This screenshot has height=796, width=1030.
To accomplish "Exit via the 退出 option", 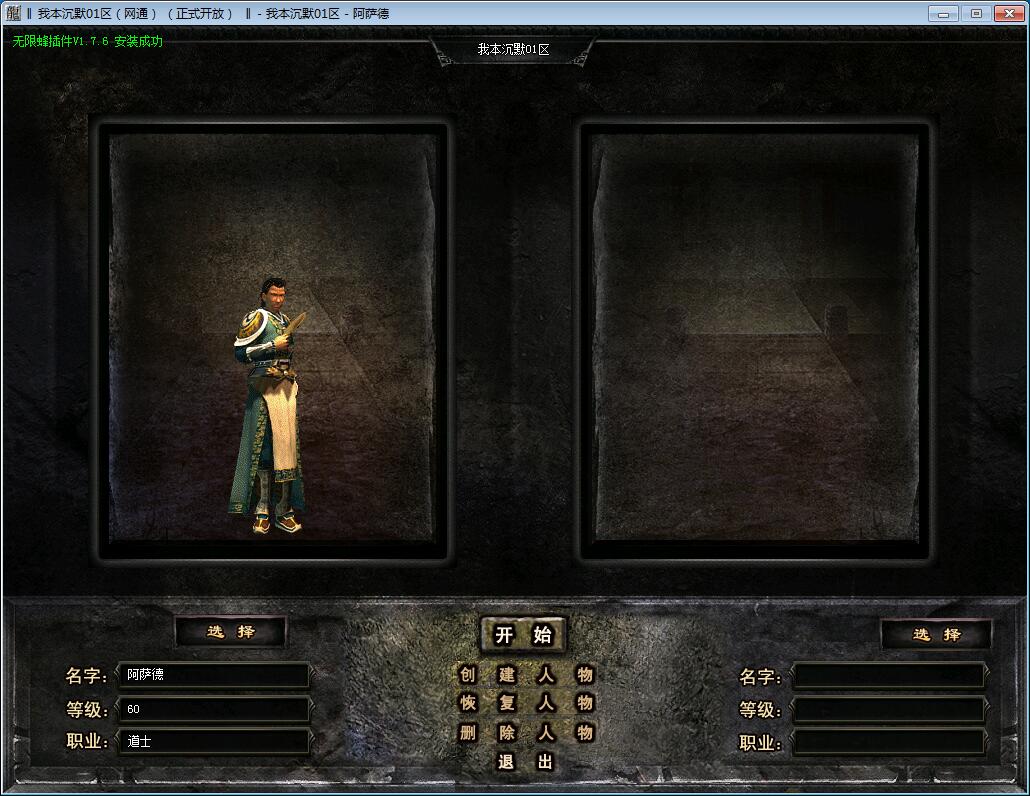I will pyautogui.click(x=525, y=762).
